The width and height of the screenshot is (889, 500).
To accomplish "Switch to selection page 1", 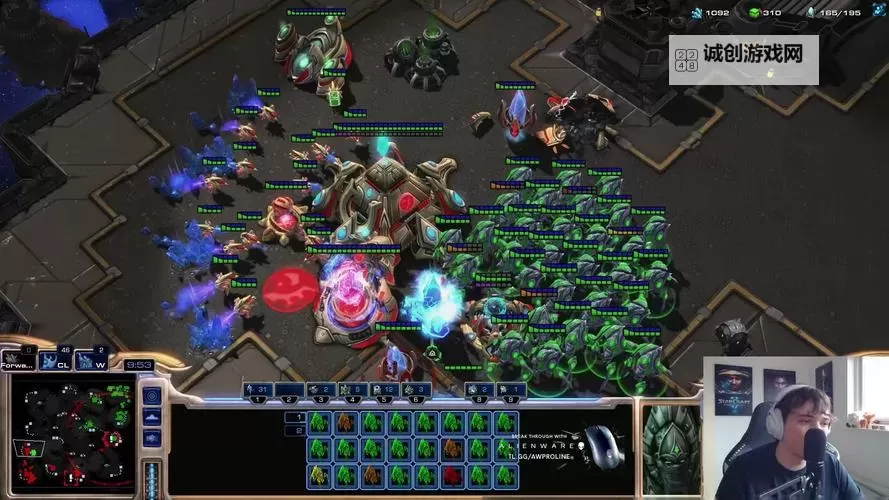I will (x=294, y=417).
